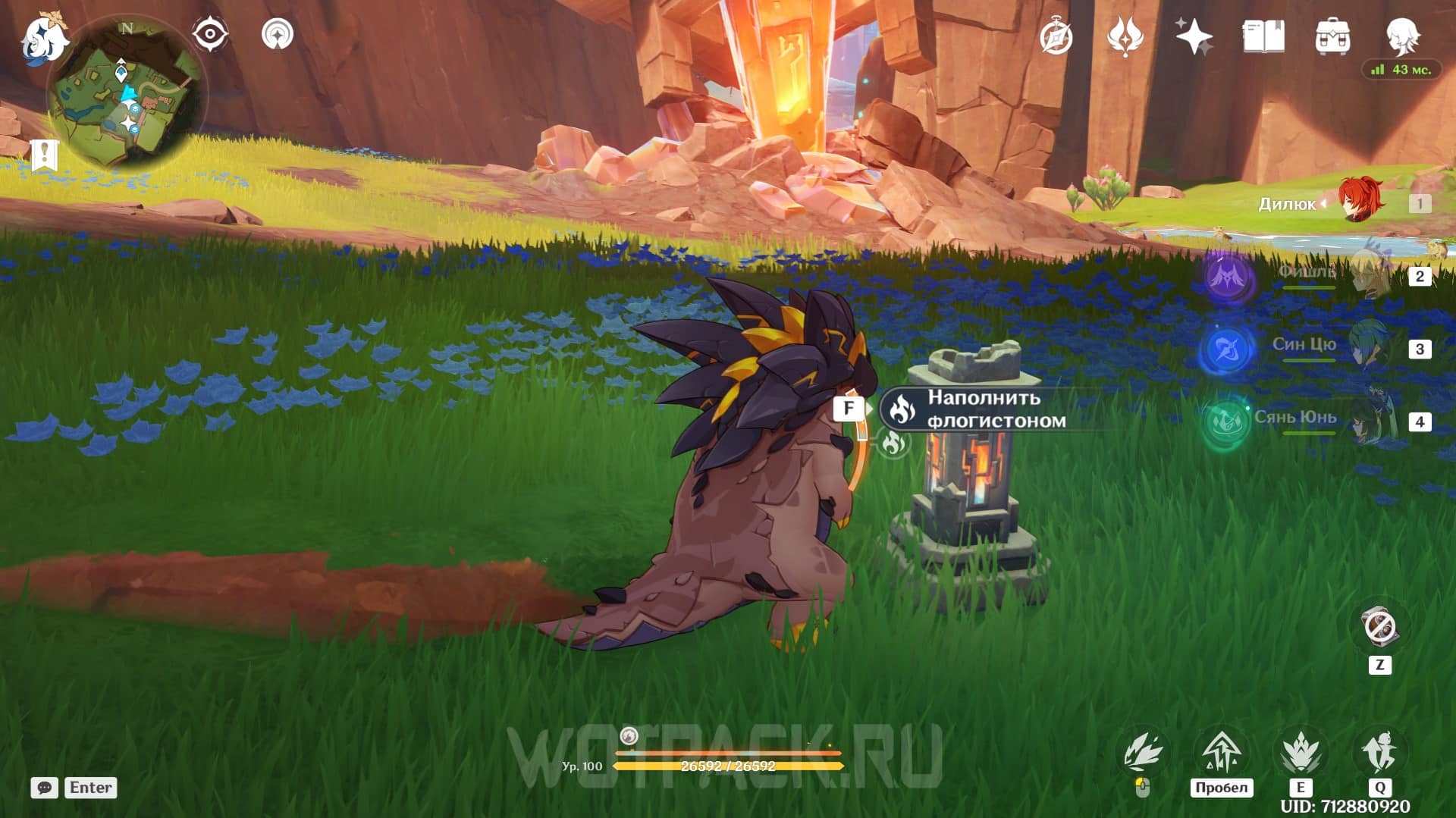1456x818 pixels.
Task: Toggle the elemental sight eye icon
Action: tap(209, 34)
